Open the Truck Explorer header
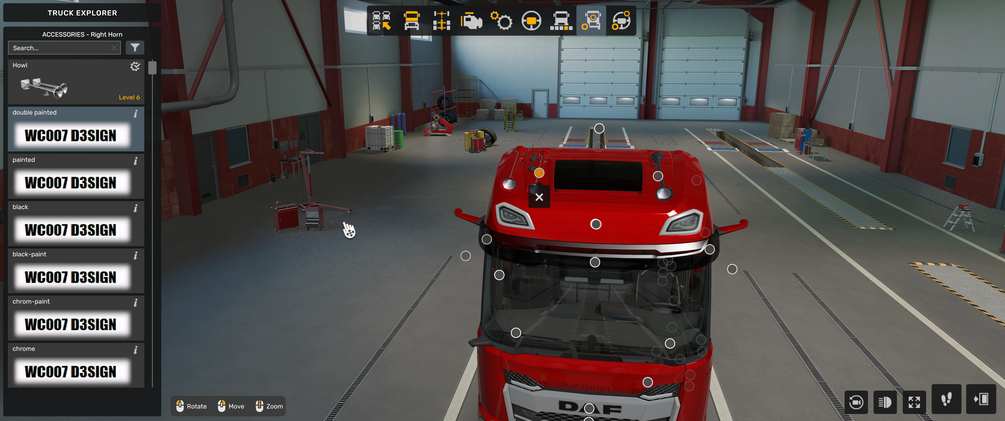Image resolution: width=1005 pixels, height=421 pixels. [x=81, y=13]
